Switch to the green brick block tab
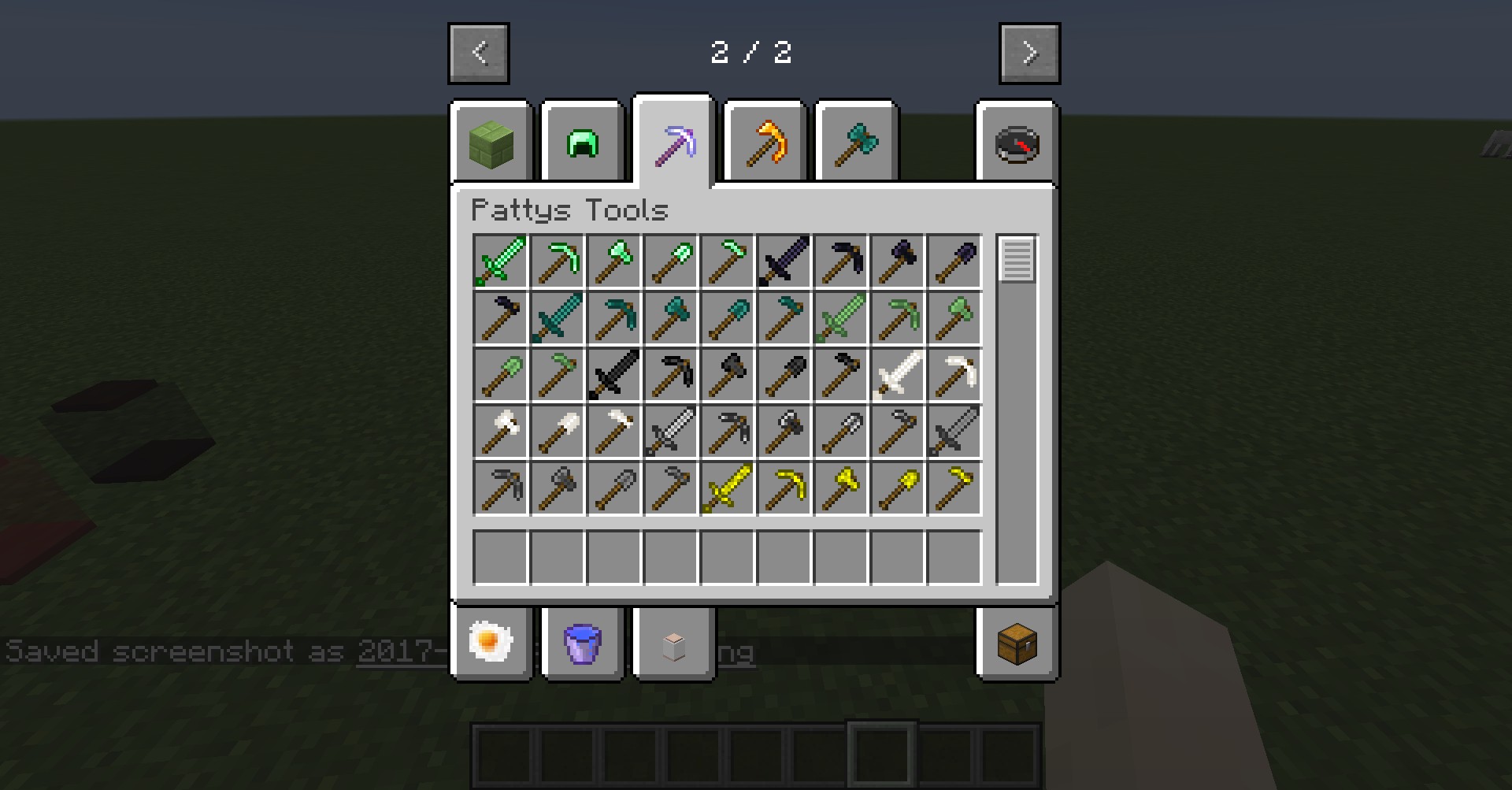Image resolution: width=1512 pixels, height=790 pixels. coord(491,143)
